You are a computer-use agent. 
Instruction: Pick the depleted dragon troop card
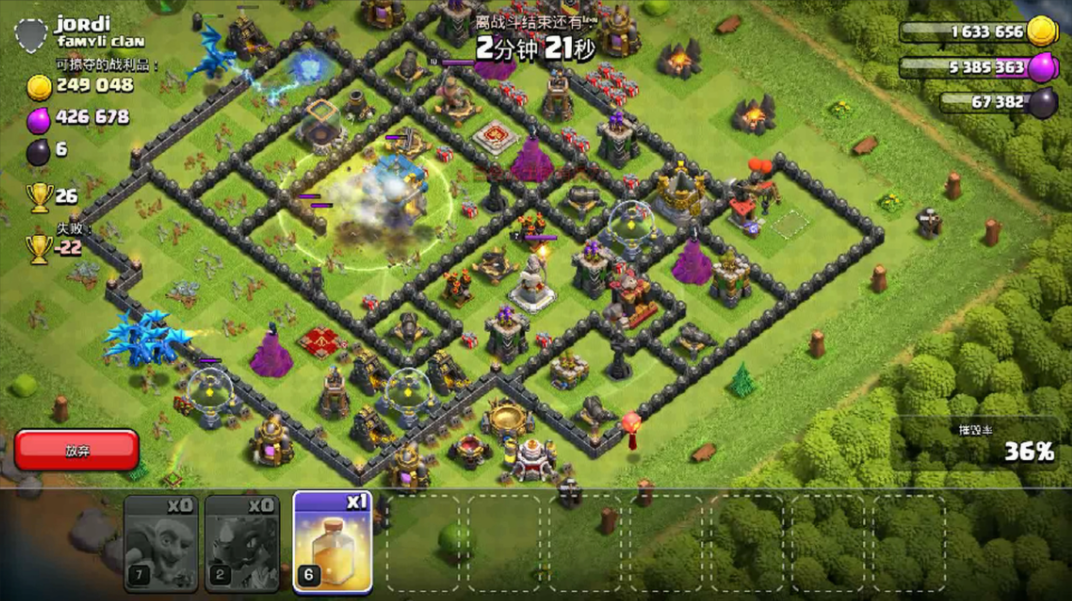pos(242,541)
